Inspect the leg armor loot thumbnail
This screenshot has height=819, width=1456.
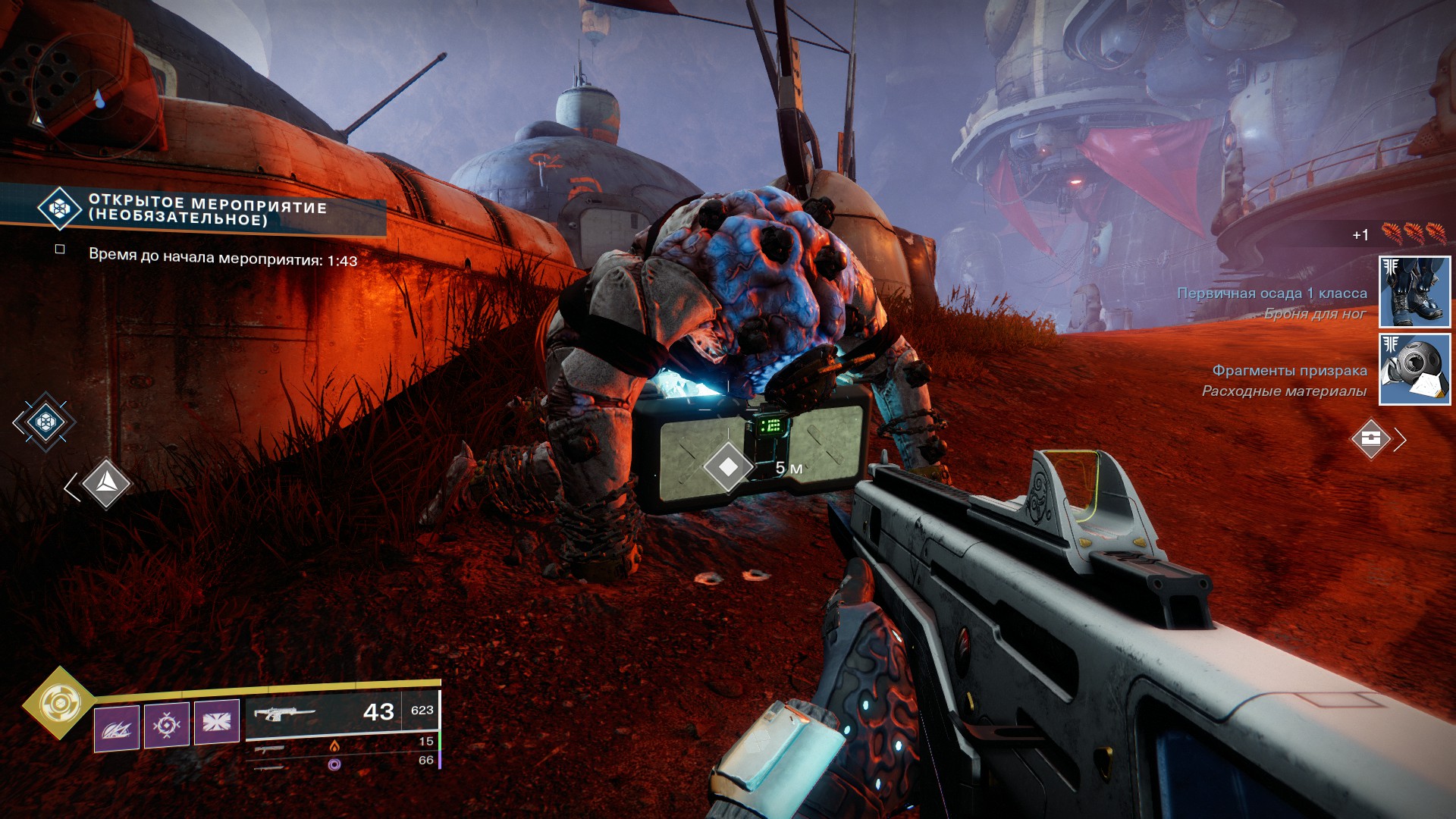1414,292
